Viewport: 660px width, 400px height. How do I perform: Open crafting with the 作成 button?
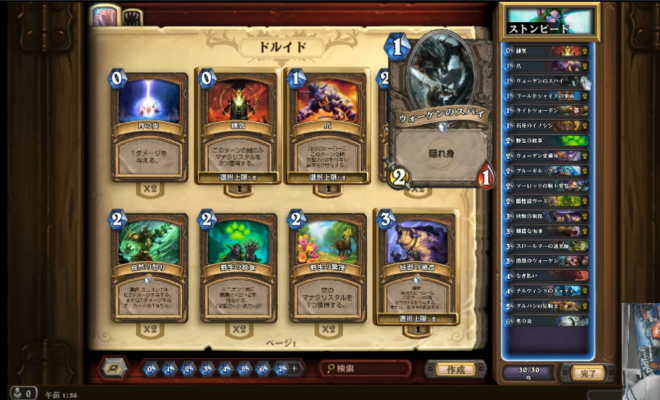tap(455, 369)
